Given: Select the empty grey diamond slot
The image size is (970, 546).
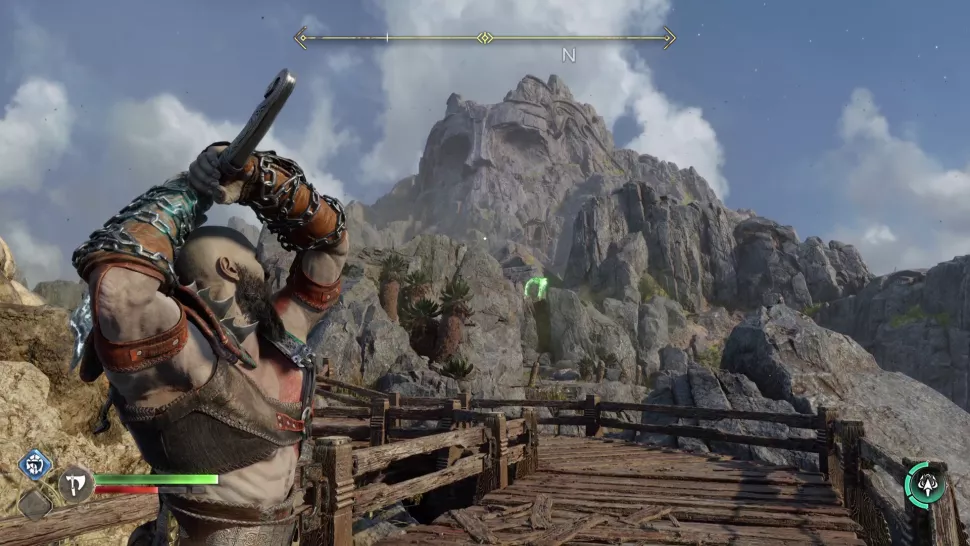Looking at the screenshot, I should point(35,503).
